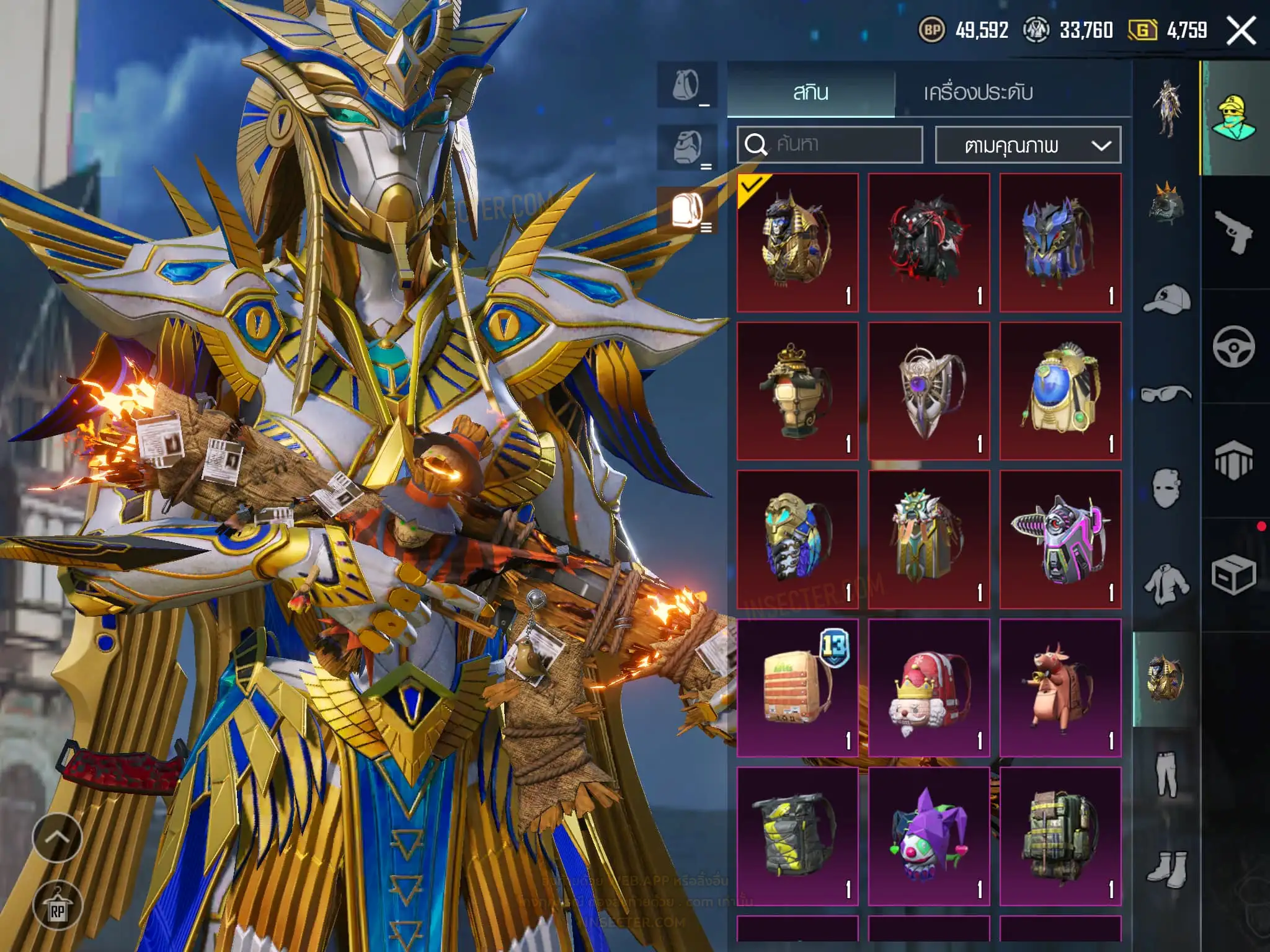Open the sunglasses eyewear category
The image size is (1270, 952).
click(x=1166, y=394)
